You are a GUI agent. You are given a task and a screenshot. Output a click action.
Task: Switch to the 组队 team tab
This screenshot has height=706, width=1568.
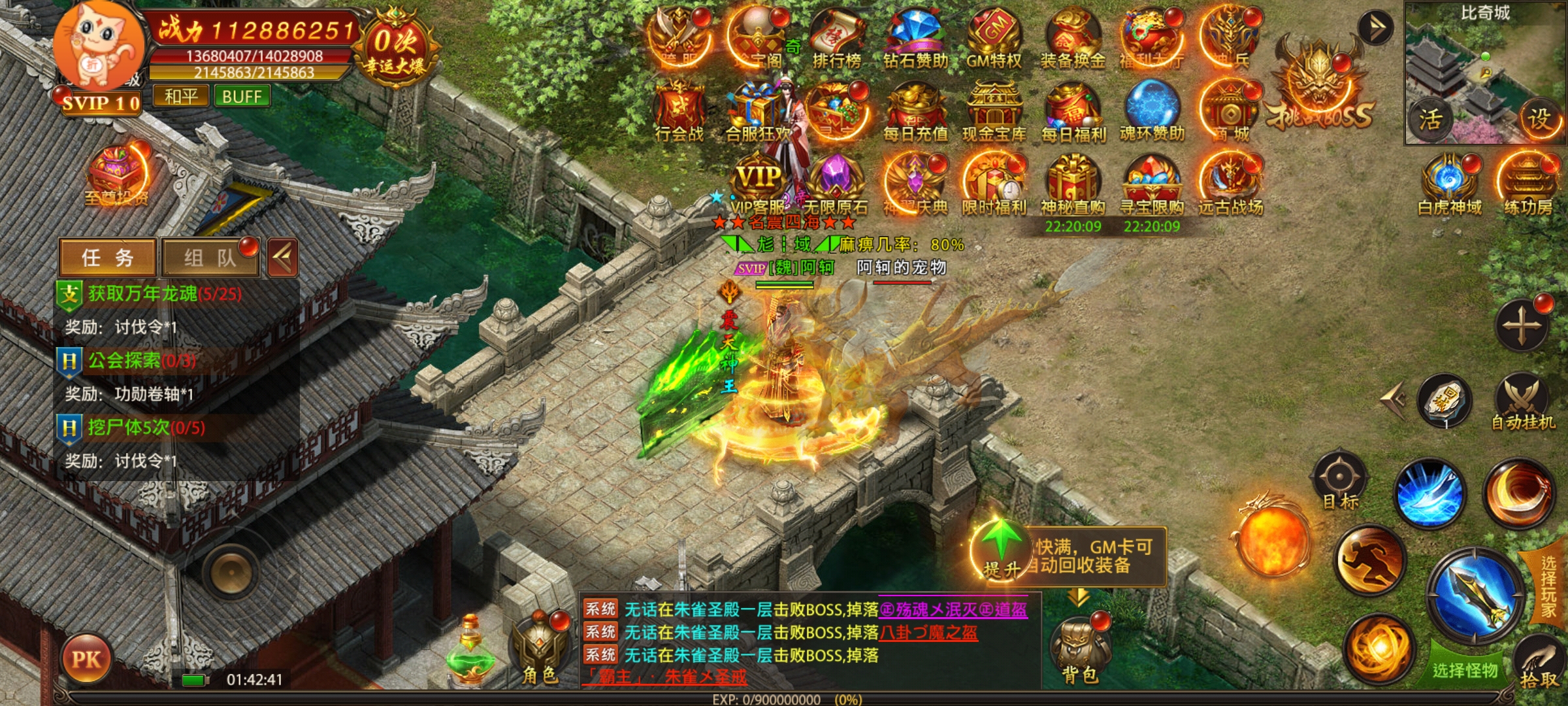click(209, 258)
